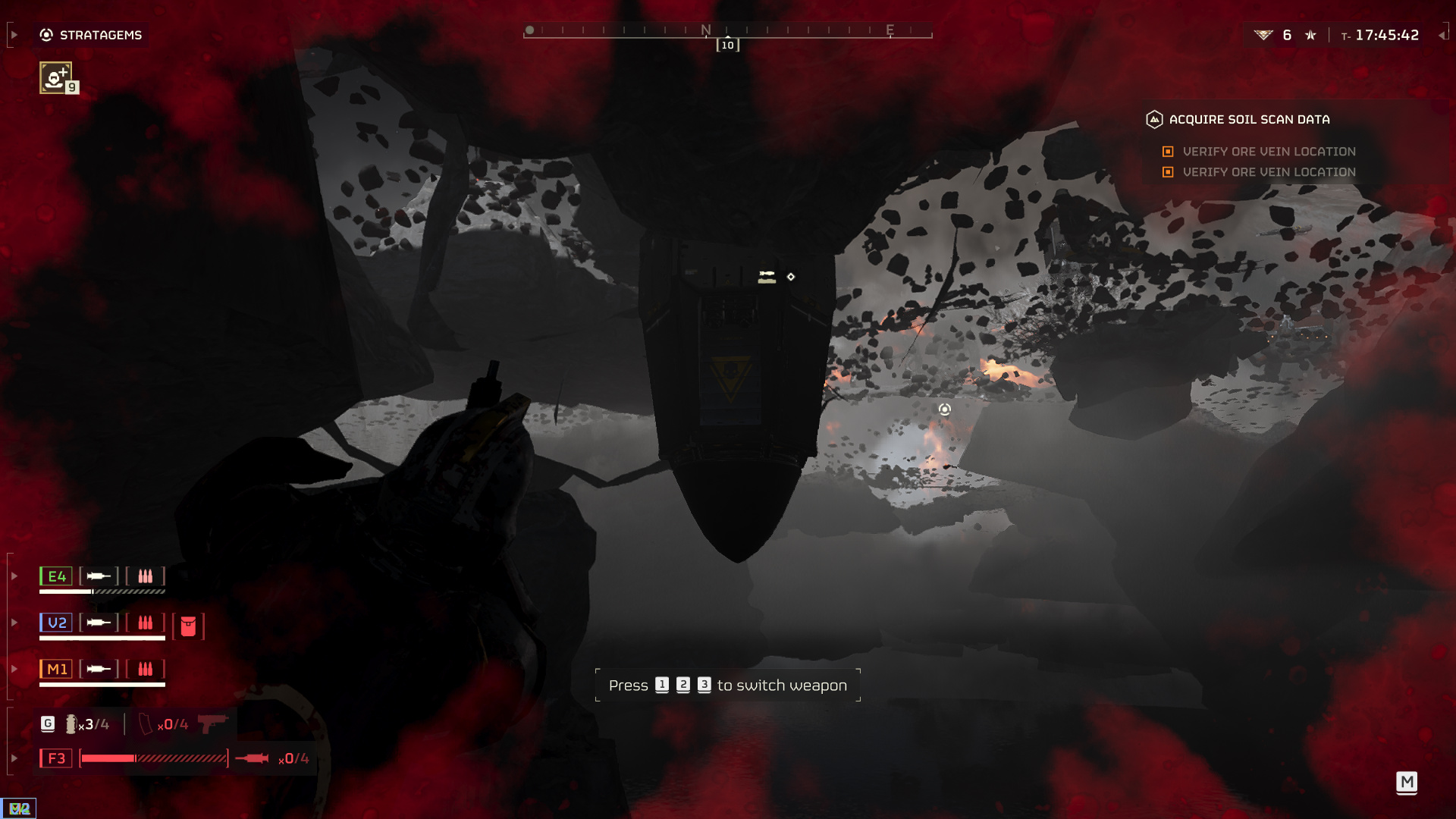Open the map with the M icon
Image resolution: width=1456 pixels, height=819 pixels.
(x=1407, y=782)
